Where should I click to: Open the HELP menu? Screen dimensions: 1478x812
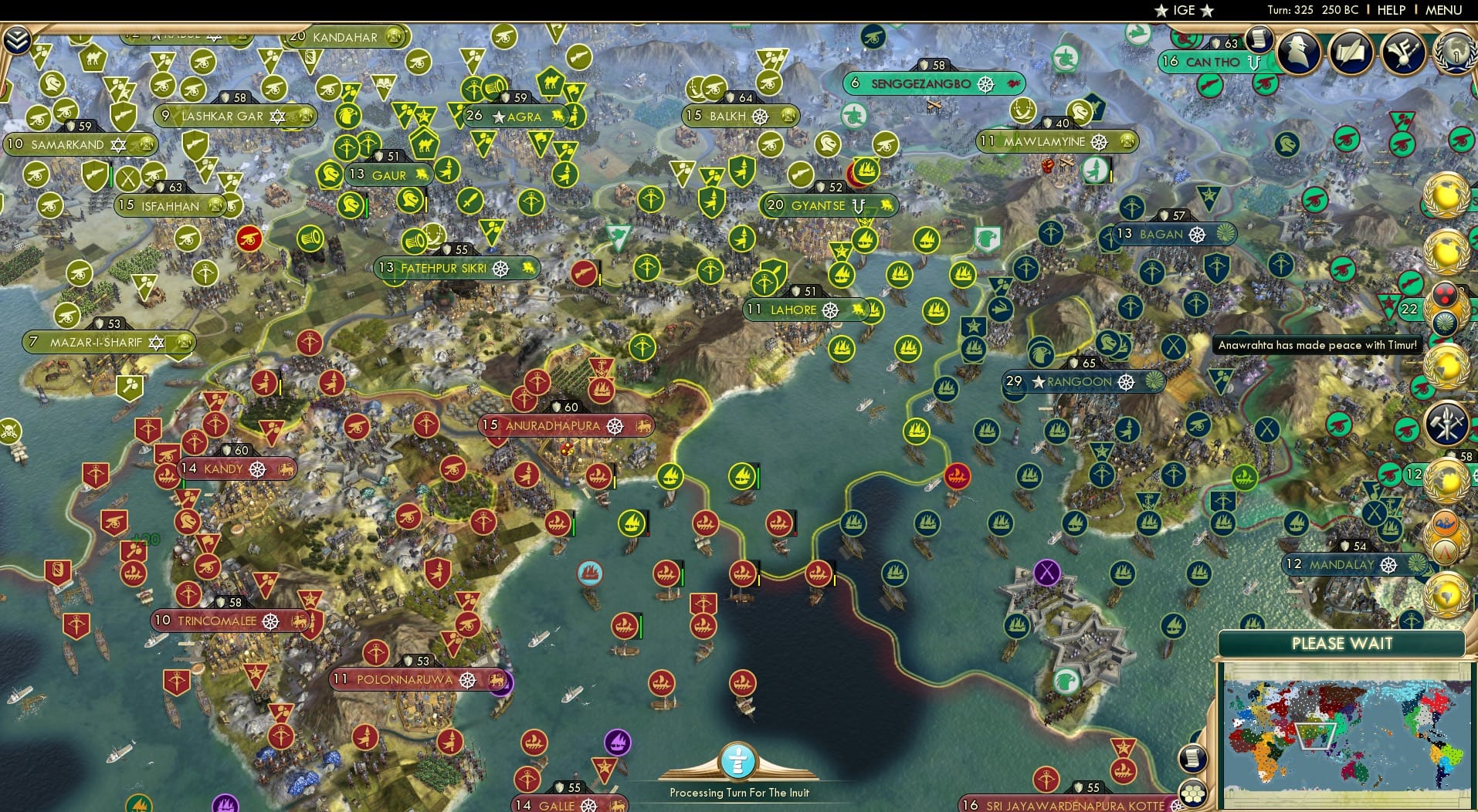1391,10
